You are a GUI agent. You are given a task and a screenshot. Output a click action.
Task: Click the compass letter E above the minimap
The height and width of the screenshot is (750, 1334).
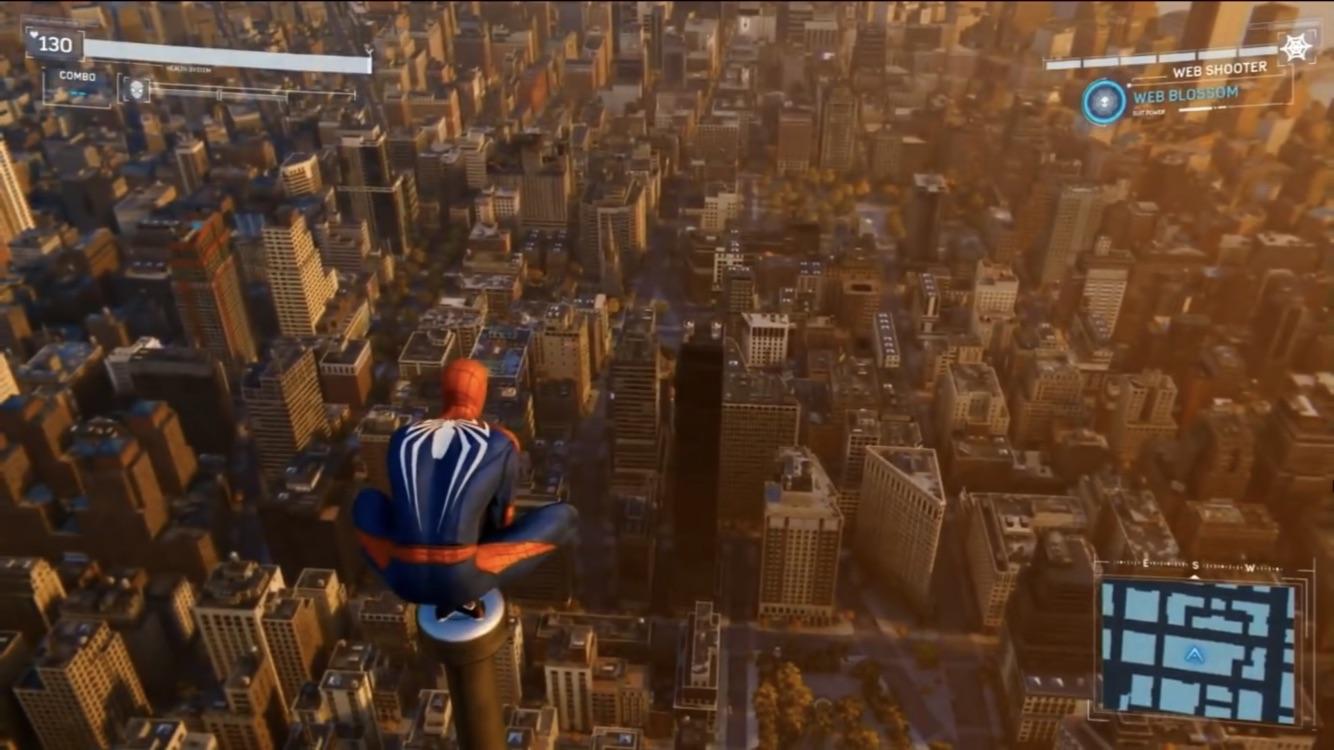click(x=1145, y=562)
